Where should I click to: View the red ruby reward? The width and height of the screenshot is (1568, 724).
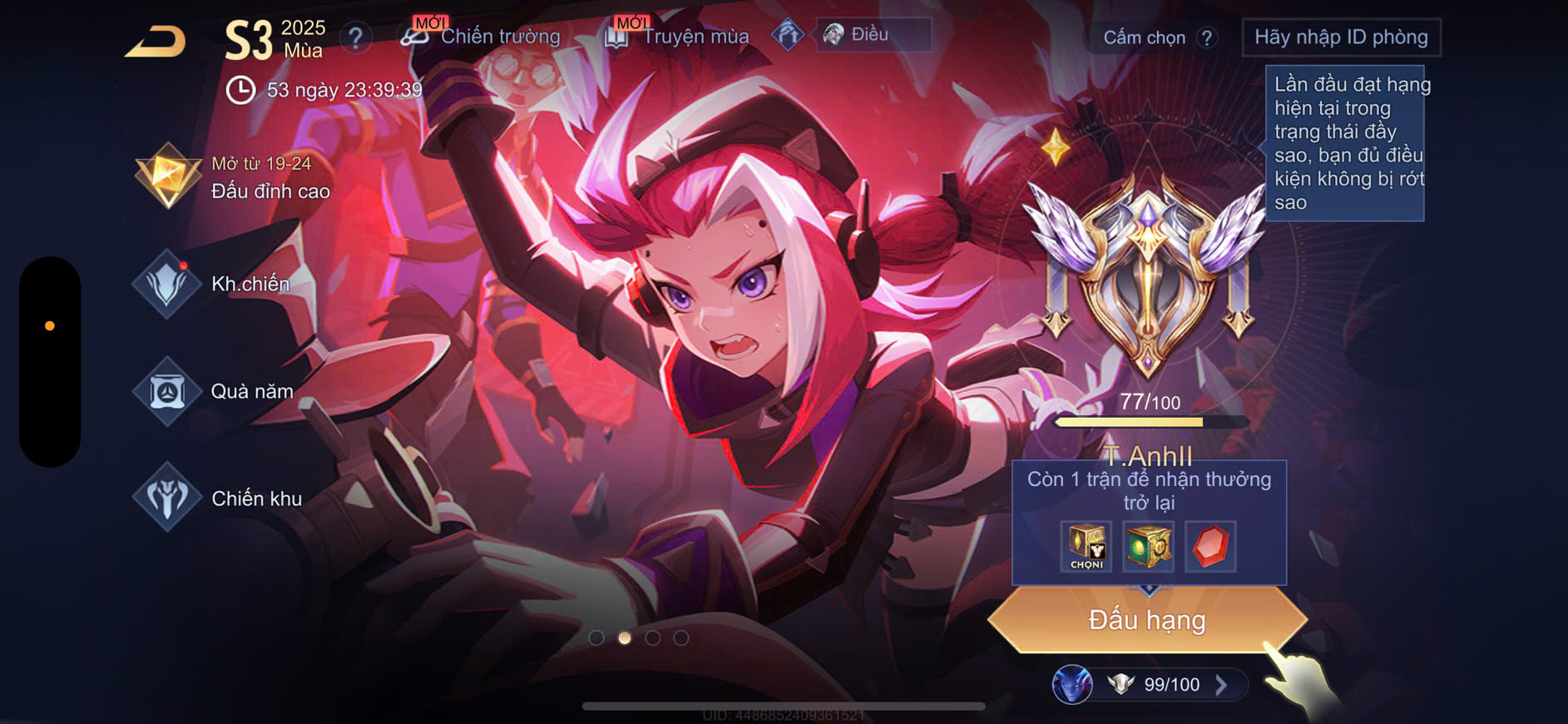(1210, 547)
